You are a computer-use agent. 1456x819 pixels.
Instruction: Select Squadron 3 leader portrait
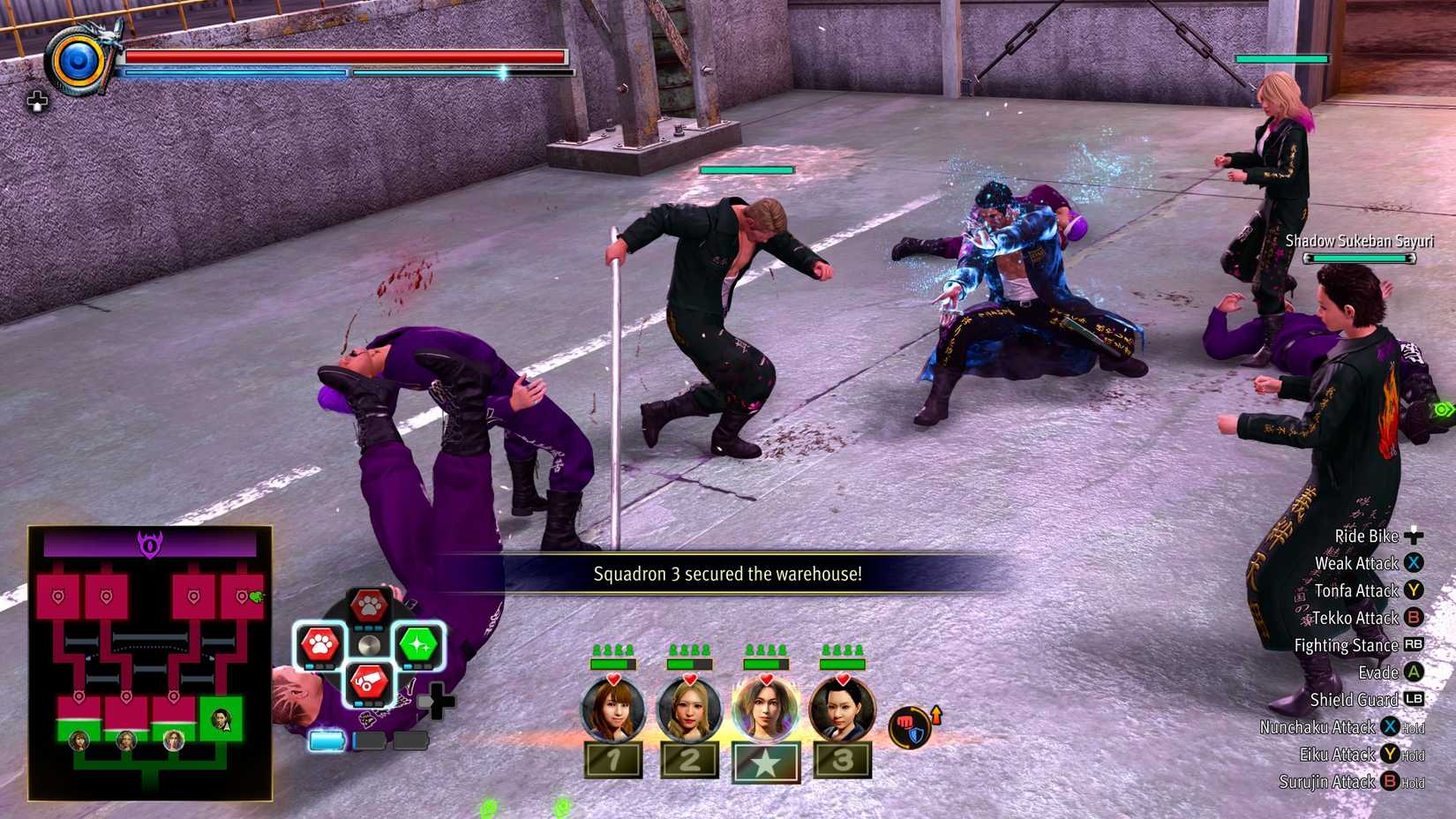(842, 710)
